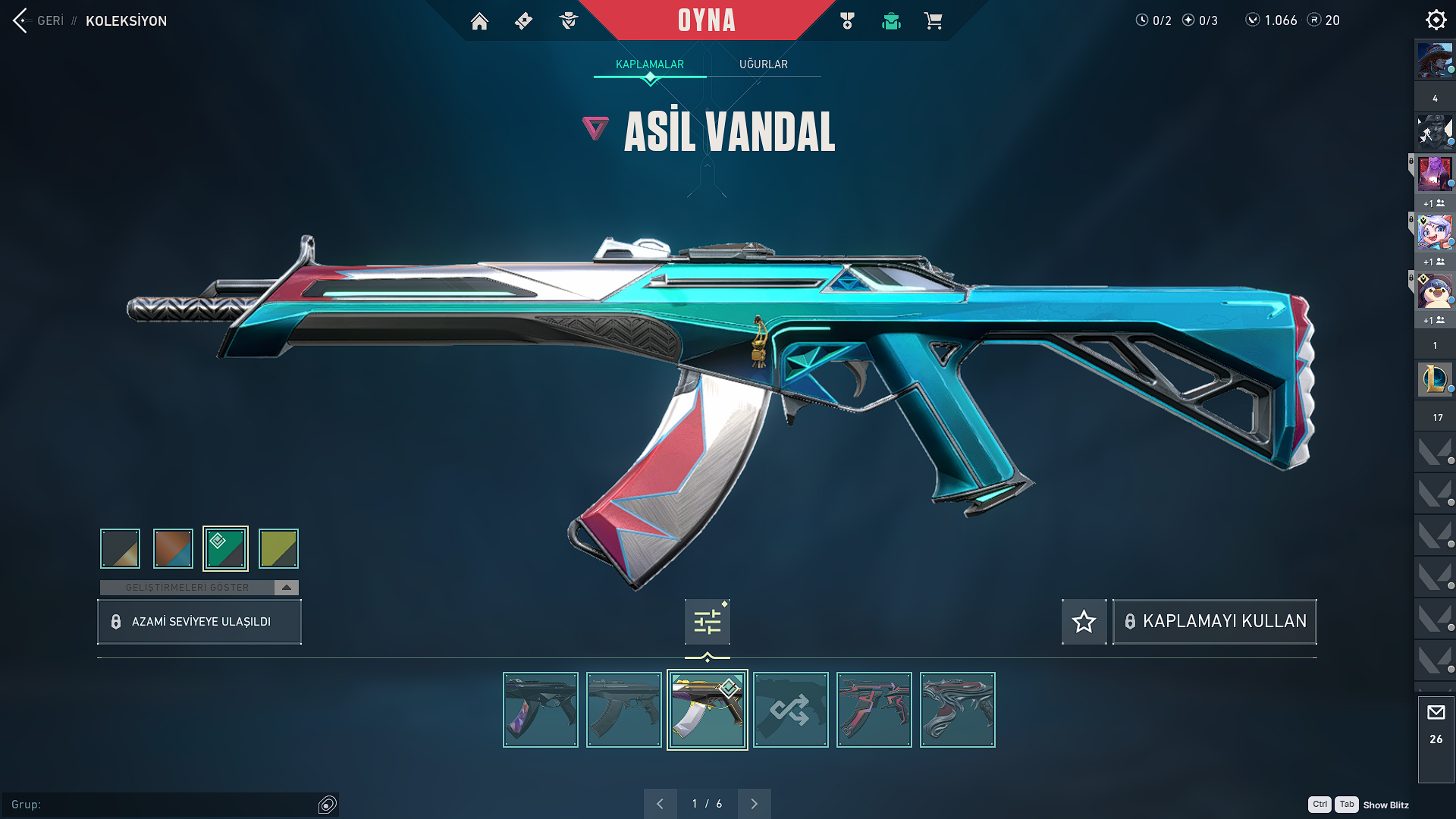Go to the next skin page
The height and width of the screenshot is (819, 1456).
click(754, 804)
